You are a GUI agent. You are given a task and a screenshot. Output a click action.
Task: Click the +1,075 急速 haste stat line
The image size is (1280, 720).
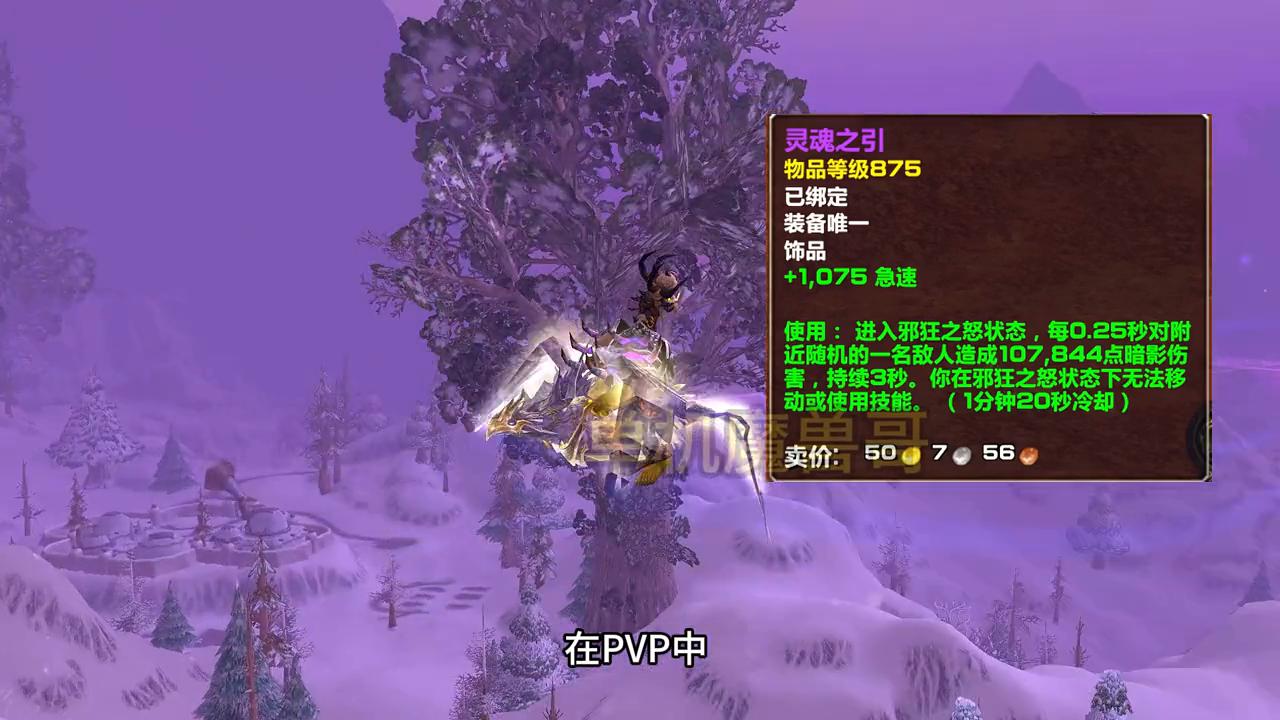(x=850, y=278)
